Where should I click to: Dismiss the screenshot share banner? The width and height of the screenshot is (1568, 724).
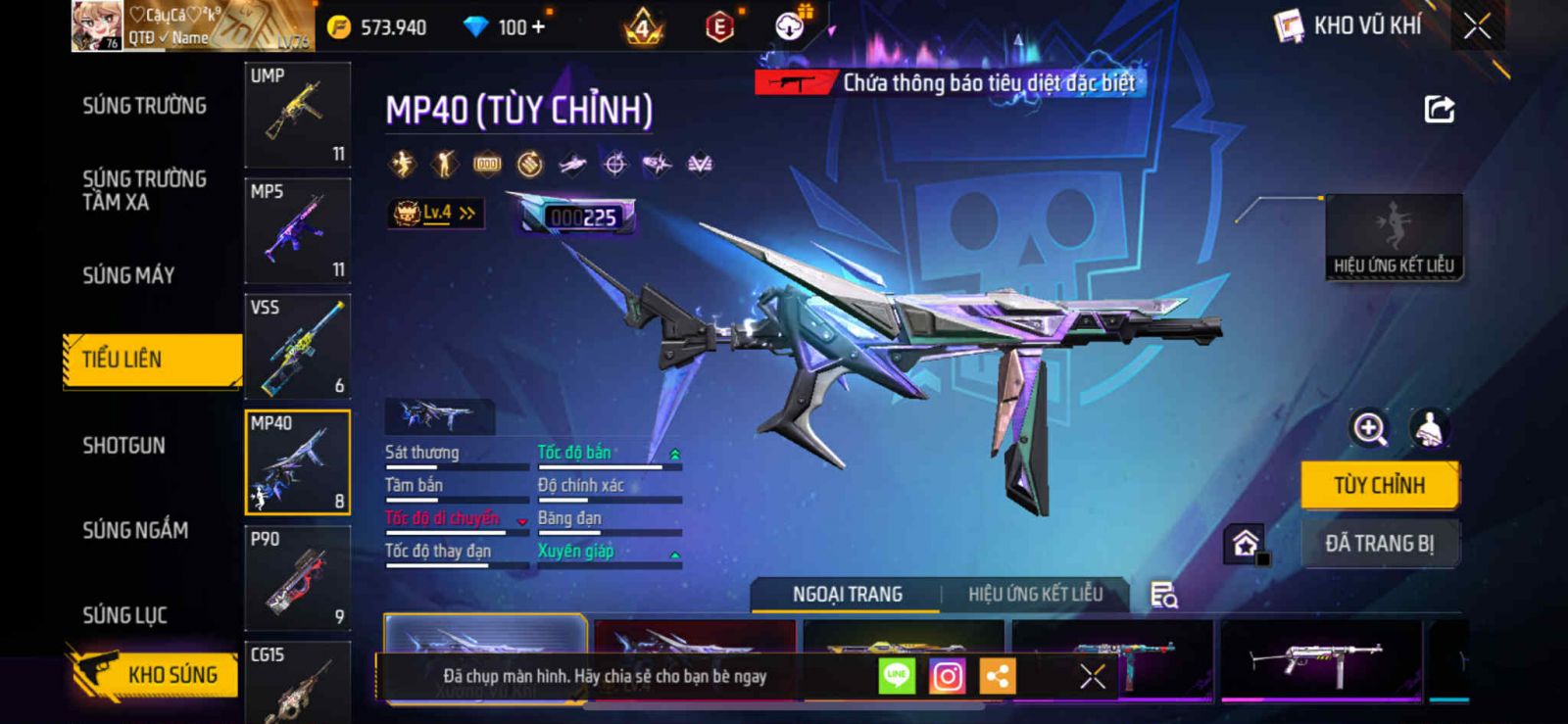point(1092,676)
